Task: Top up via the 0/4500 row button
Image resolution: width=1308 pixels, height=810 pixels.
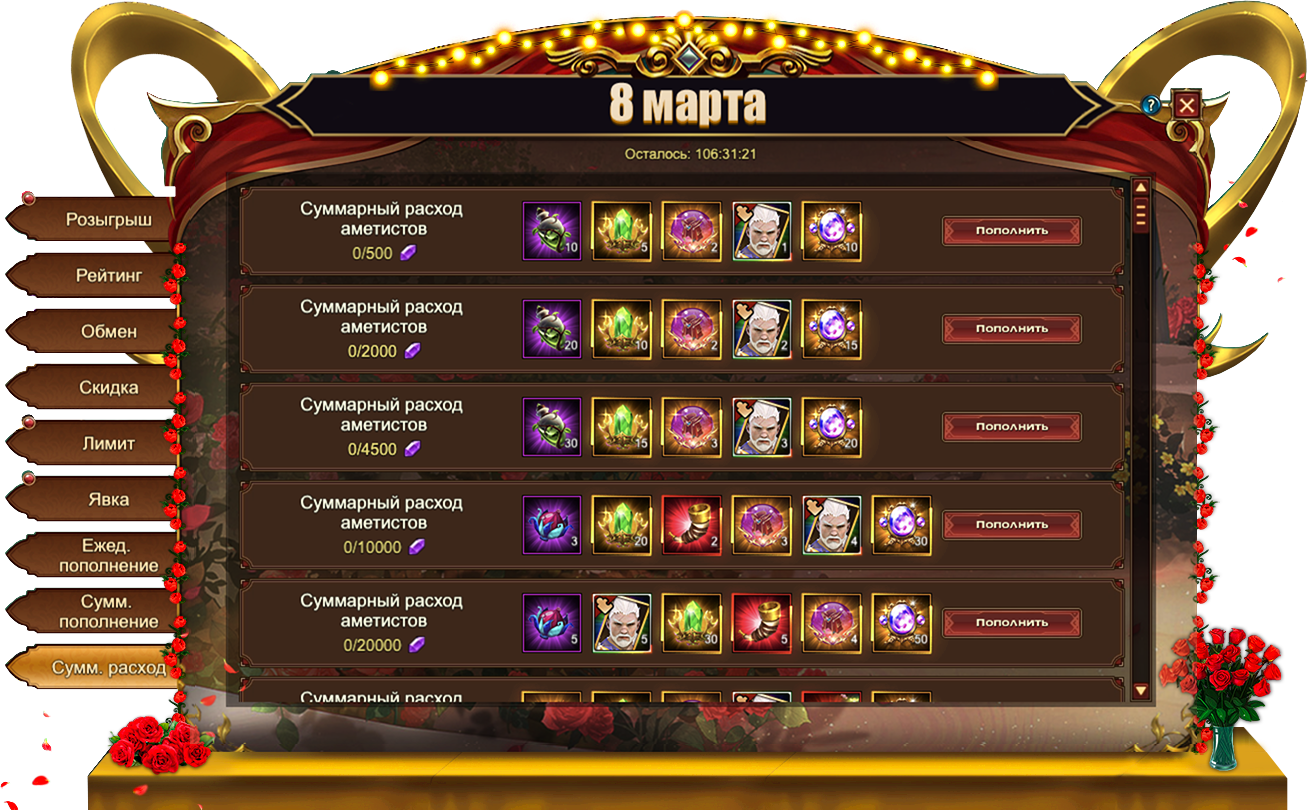Action: click(1011, 427)
